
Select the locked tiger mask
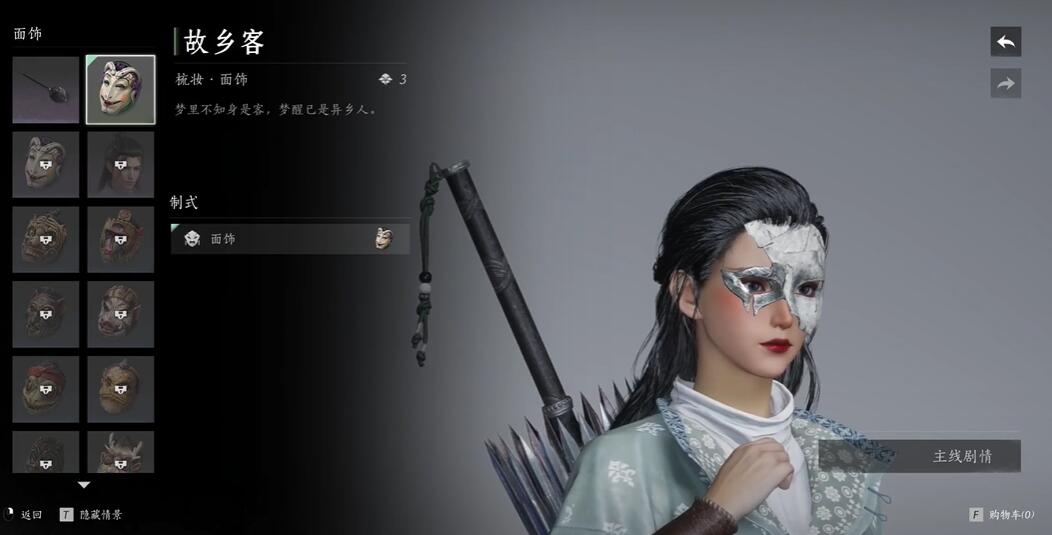(x=46, y=239)
